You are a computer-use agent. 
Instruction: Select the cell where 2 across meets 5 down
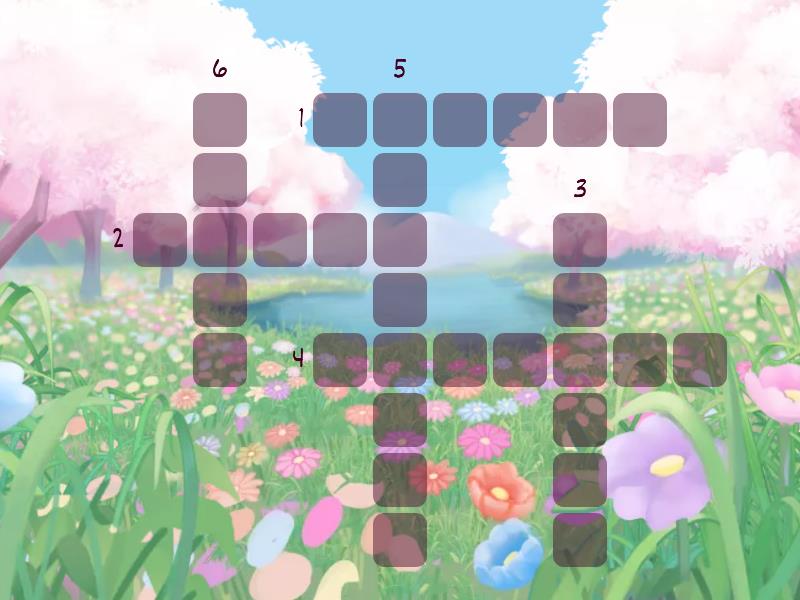tap(400, 240)
